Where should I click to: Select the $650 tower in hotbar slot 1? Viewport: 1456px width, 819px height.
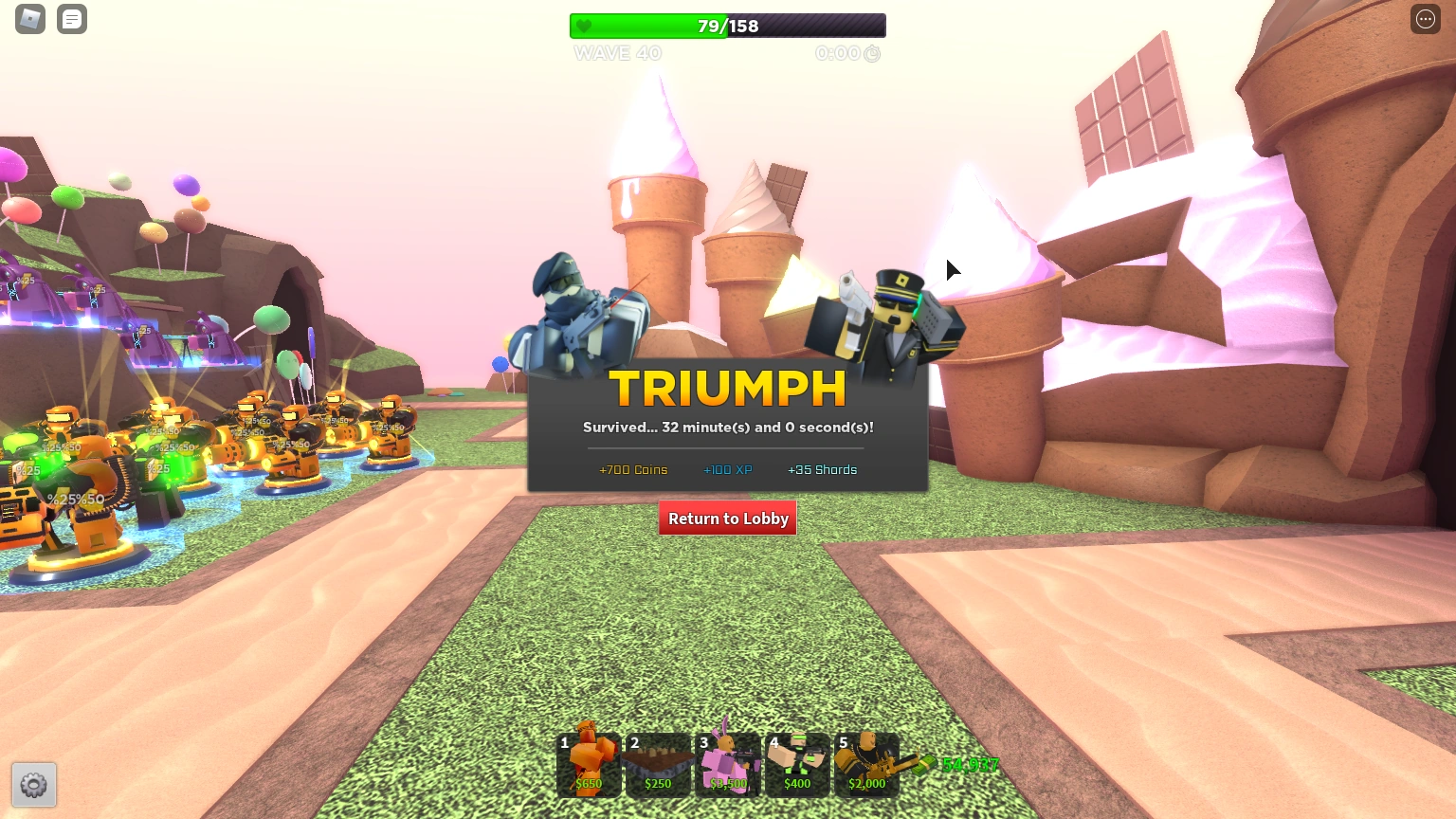click(588, 763)
